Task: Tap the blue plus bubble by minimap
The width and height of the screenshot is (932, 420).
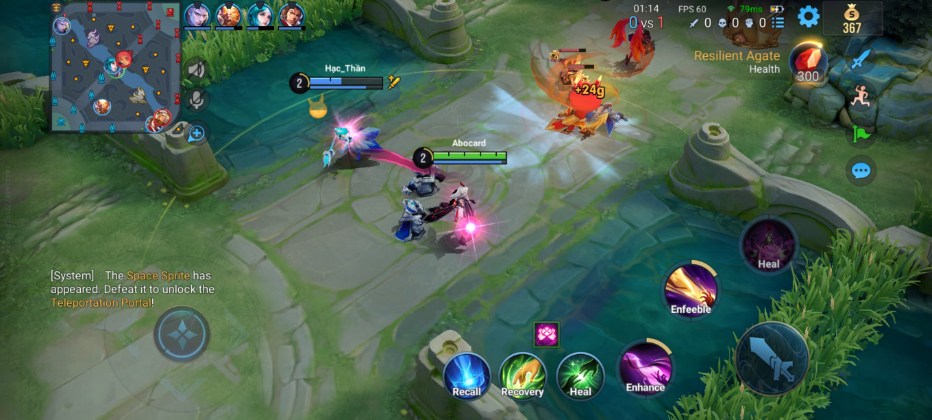Action: (197, 132)
